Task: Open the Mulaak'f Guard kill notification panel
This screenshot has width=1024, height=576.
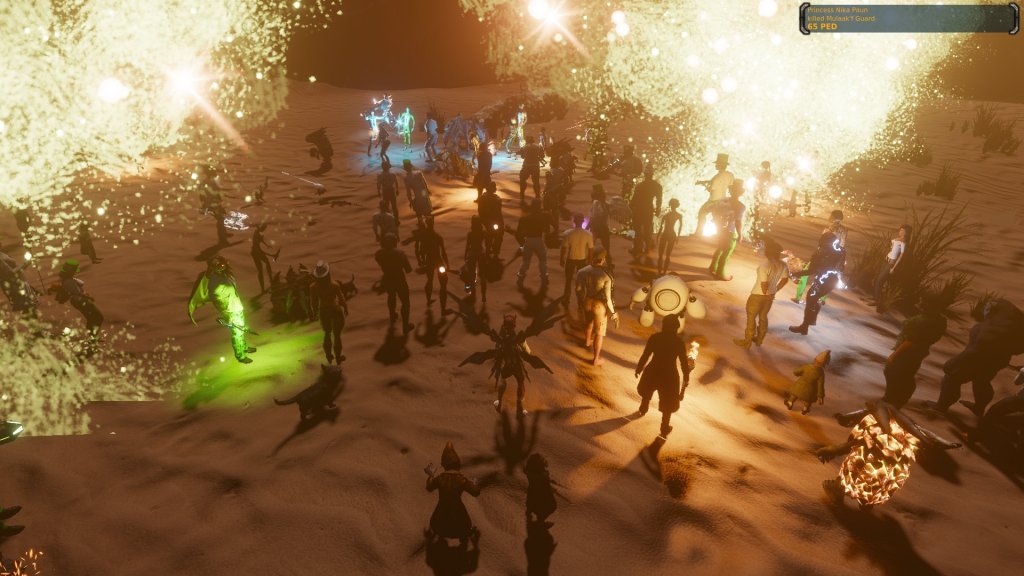Action: 908,18
